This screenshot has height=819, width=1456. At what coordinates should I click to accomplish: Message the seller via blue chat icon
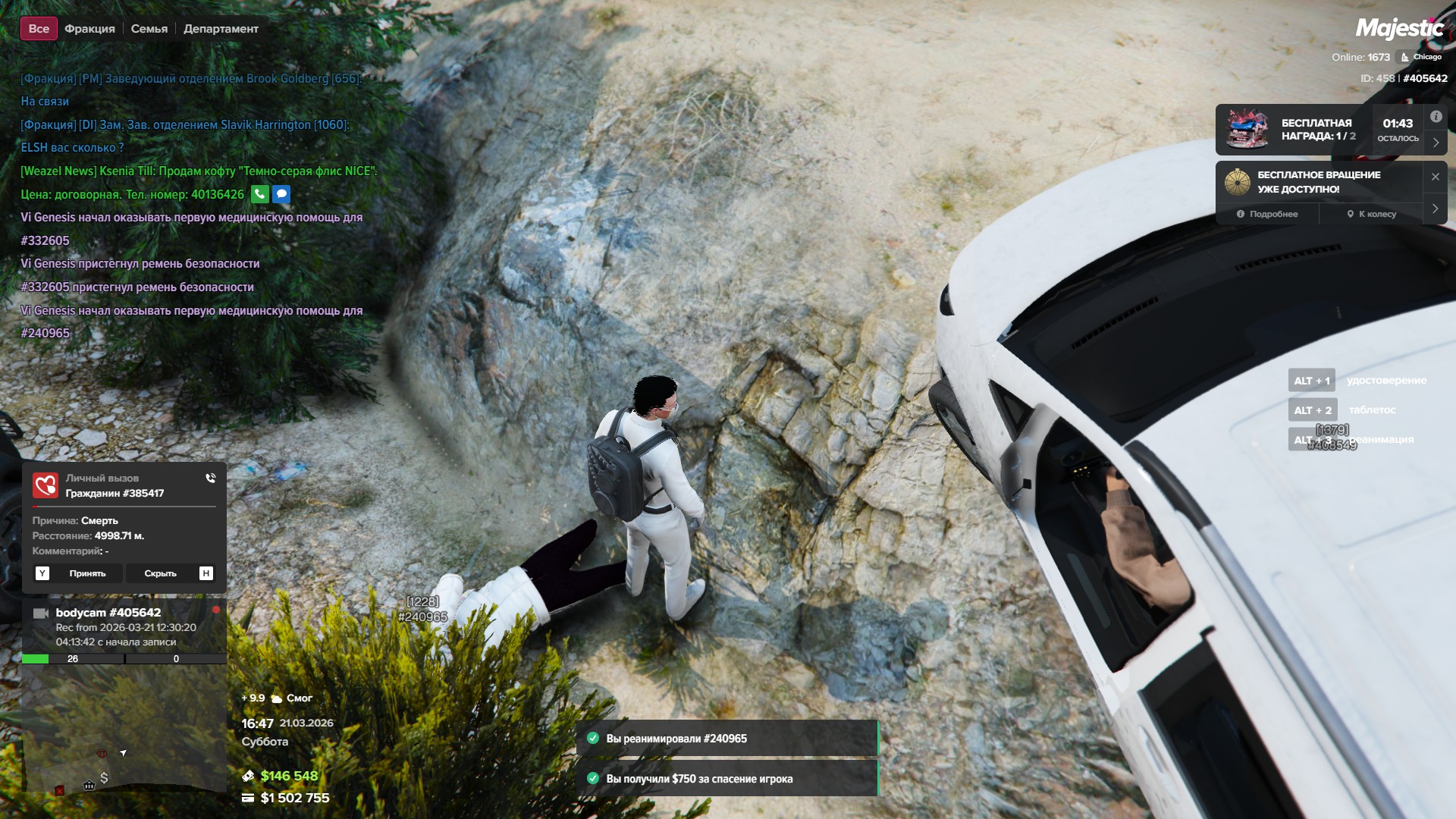point(281,194)
